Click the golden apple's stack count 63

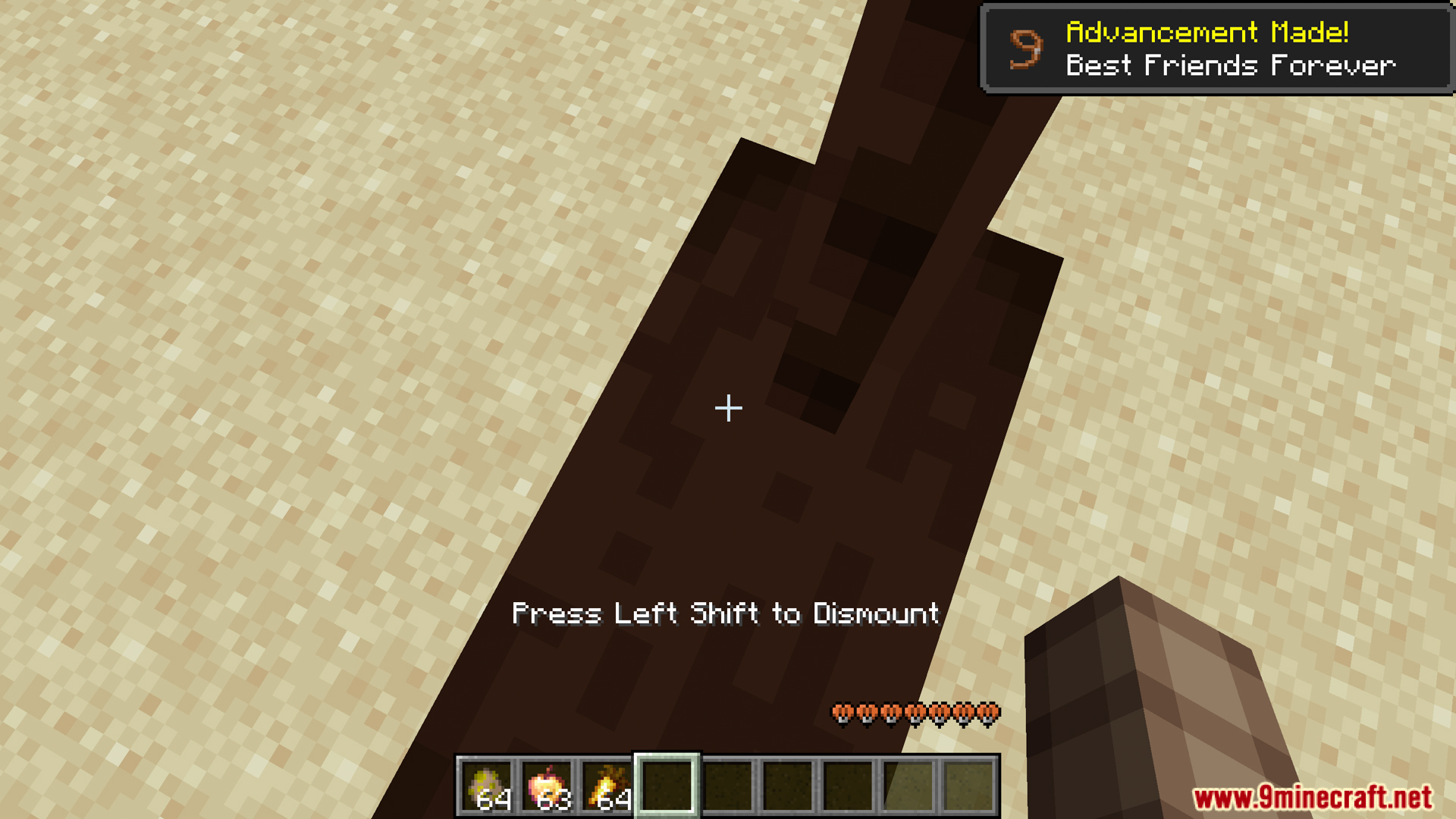point(553,800)
